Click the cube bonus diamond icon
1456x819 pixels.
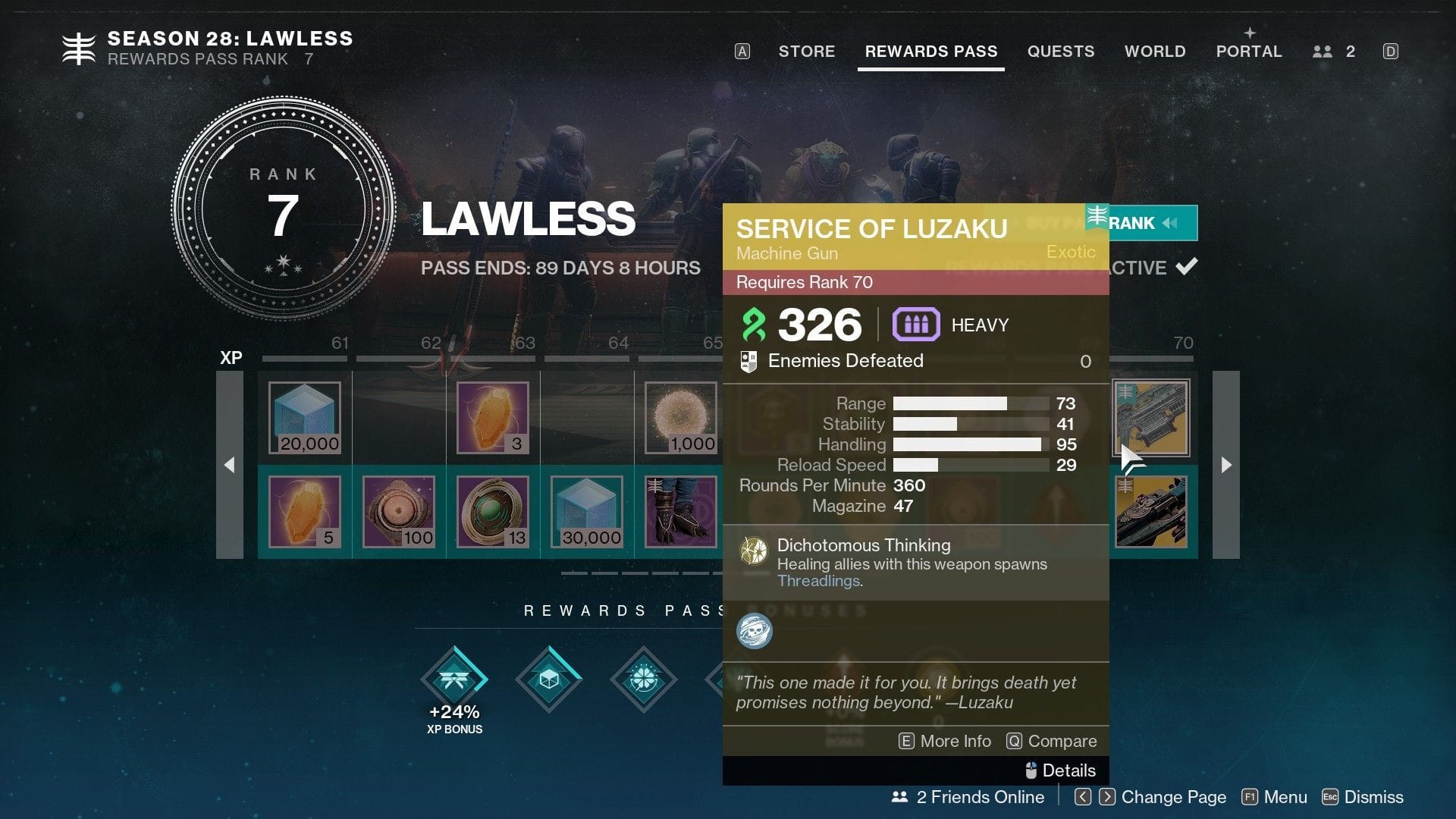[548, 680]
